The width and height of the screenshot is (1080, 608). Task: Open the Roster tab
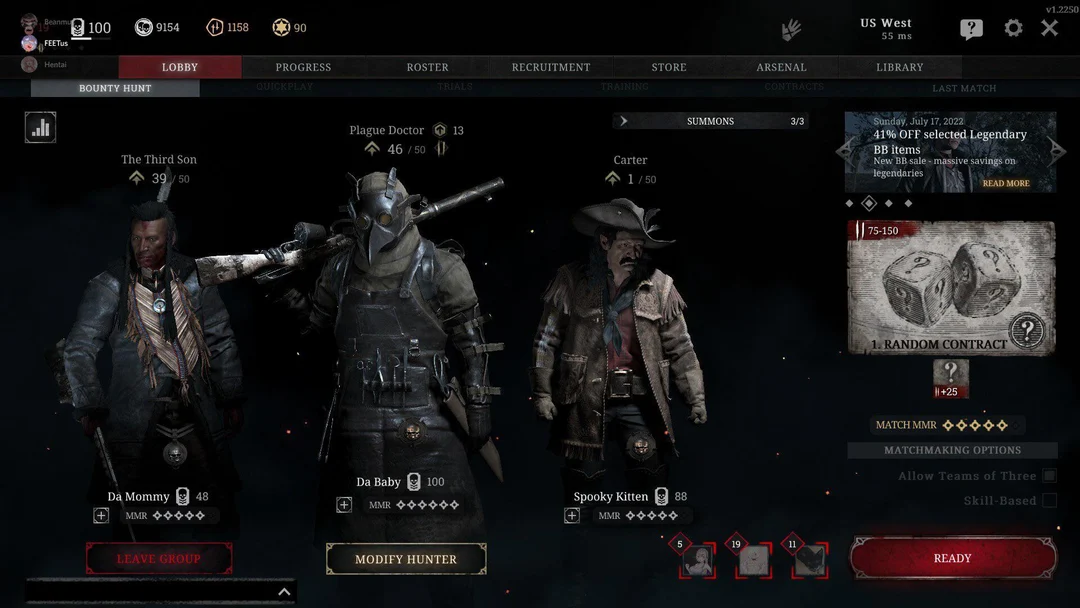point(427,67)
